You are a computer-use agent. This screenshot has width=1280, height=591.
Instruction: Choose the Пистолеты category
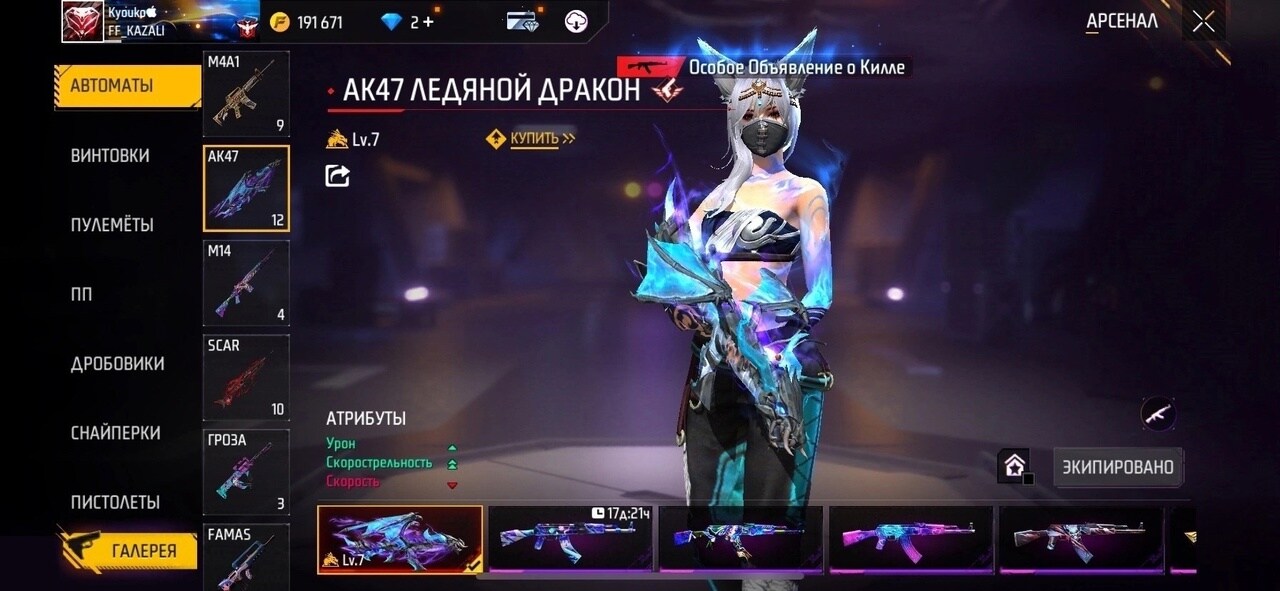tap(115, 502)
